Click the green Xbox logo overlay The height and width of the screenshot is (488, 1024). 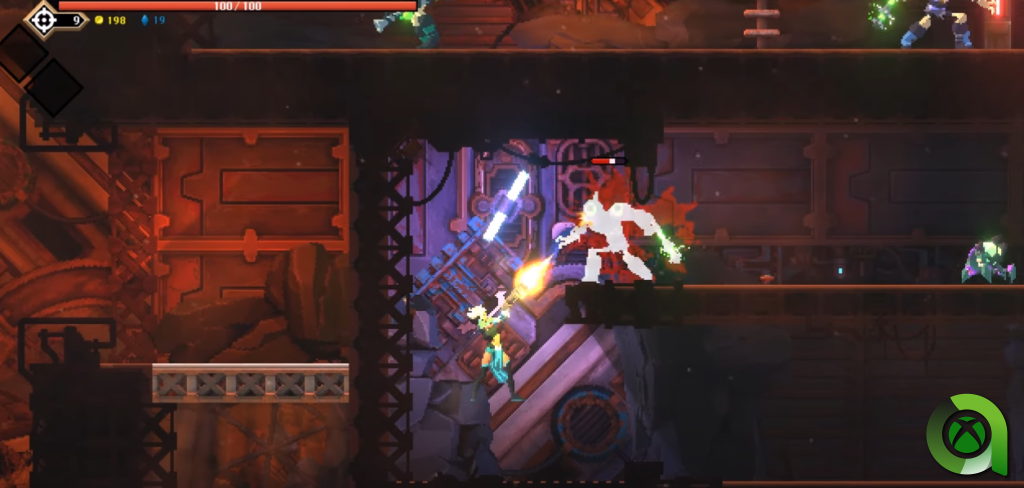[x=966, y=435]
